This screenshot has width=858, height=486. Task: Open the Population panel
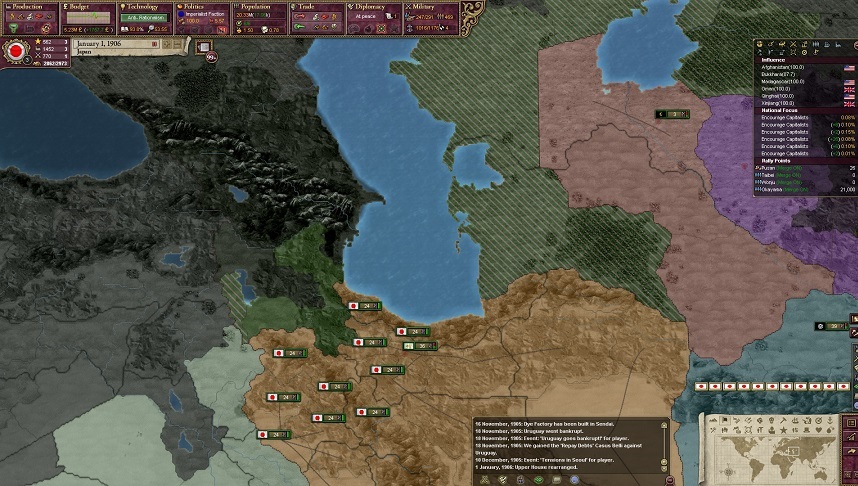pyautogui.click(x=260, y=7)
